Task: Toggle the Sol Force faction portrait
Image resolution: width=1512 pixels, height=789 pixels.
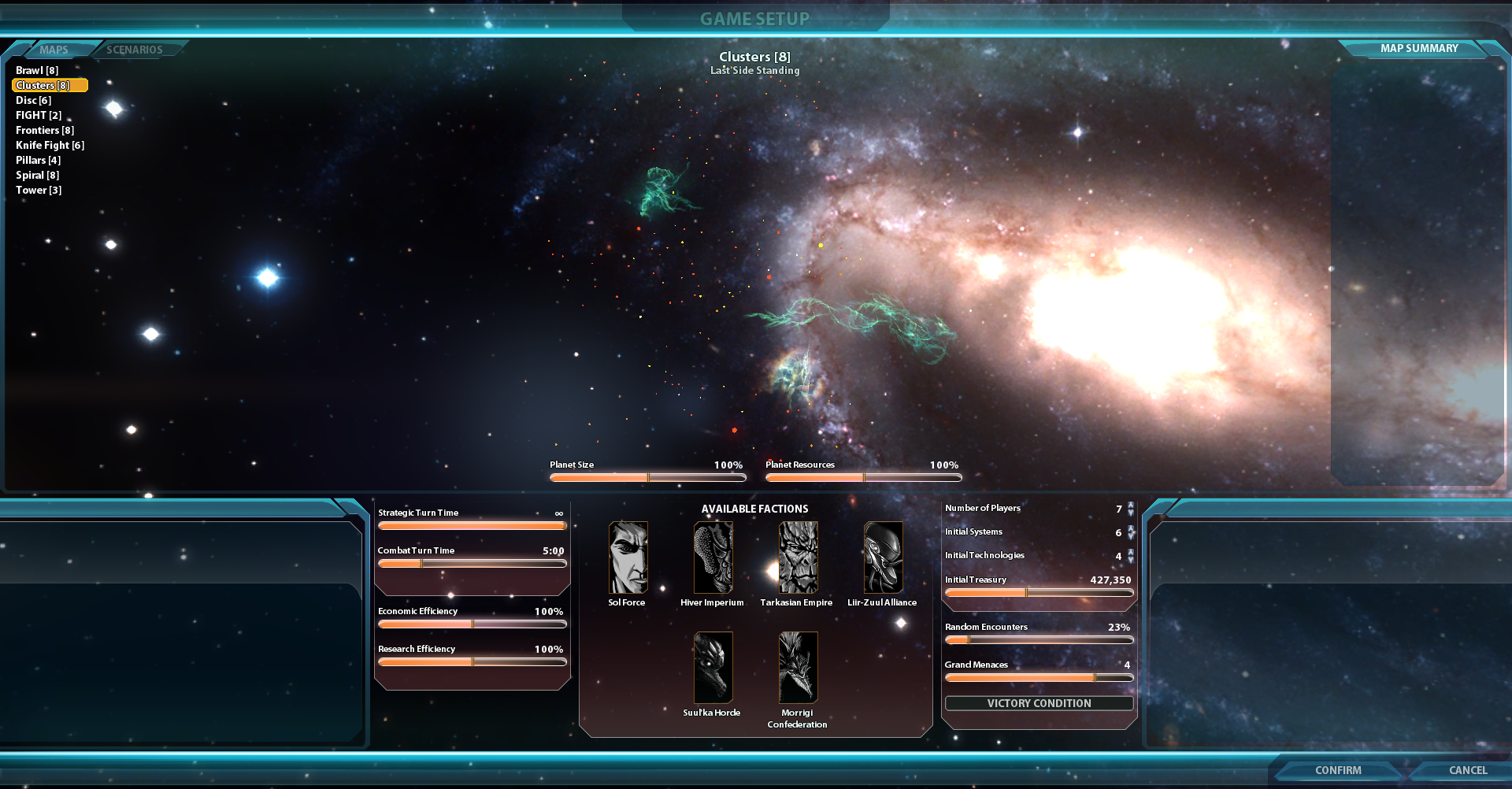Action: click(x=628, y=557)
